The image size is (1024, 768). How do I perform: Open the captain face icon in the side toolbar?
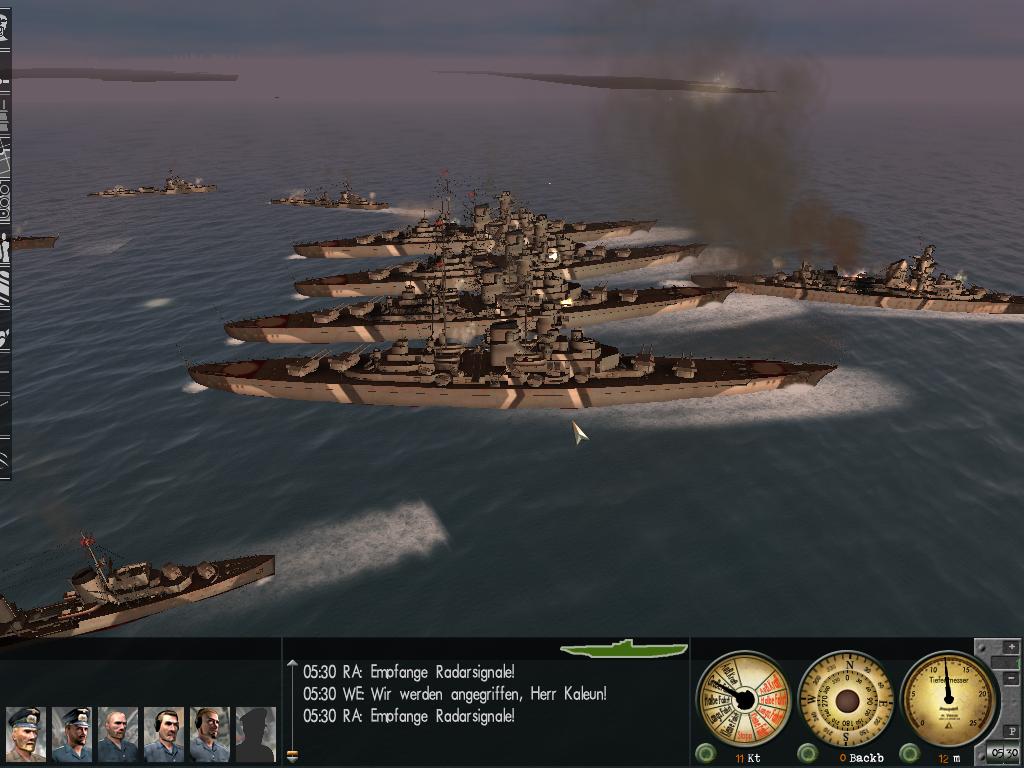[4, 27]
